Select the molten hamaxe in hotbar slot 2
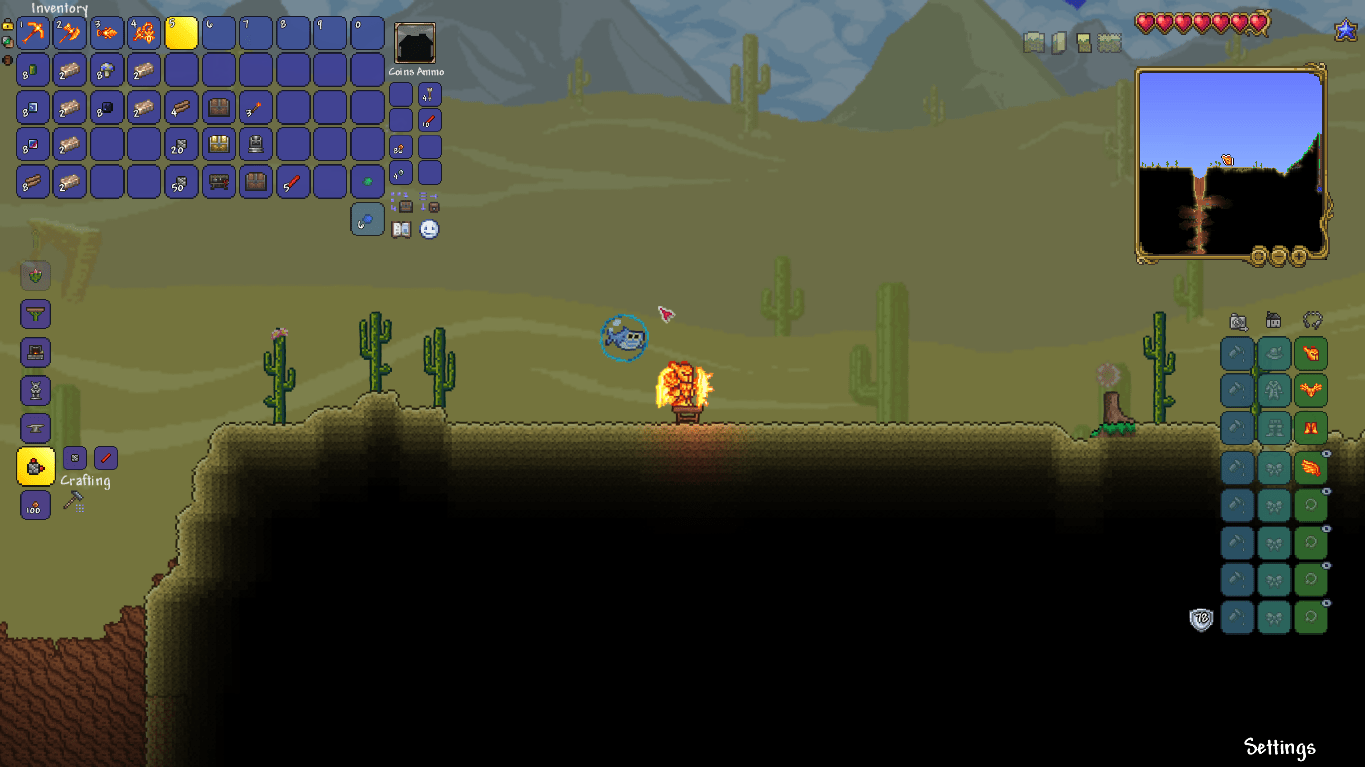The width and height of the screenshot is (1365, 767). click(70, 34)
